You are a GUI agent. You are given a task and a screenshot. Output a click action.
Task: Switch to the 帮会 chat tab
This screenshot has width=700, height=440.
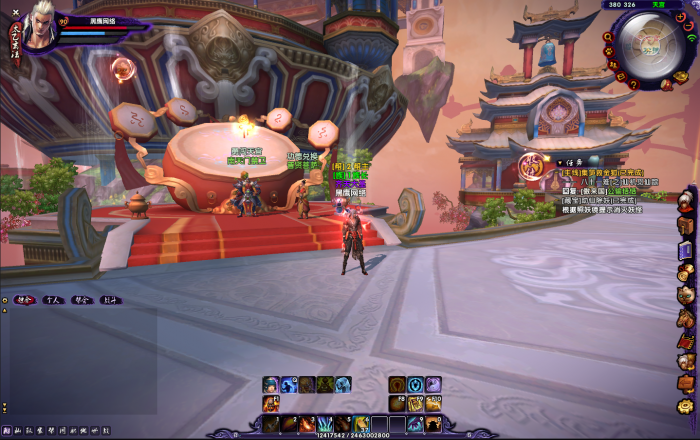click(x=83, y=299)
